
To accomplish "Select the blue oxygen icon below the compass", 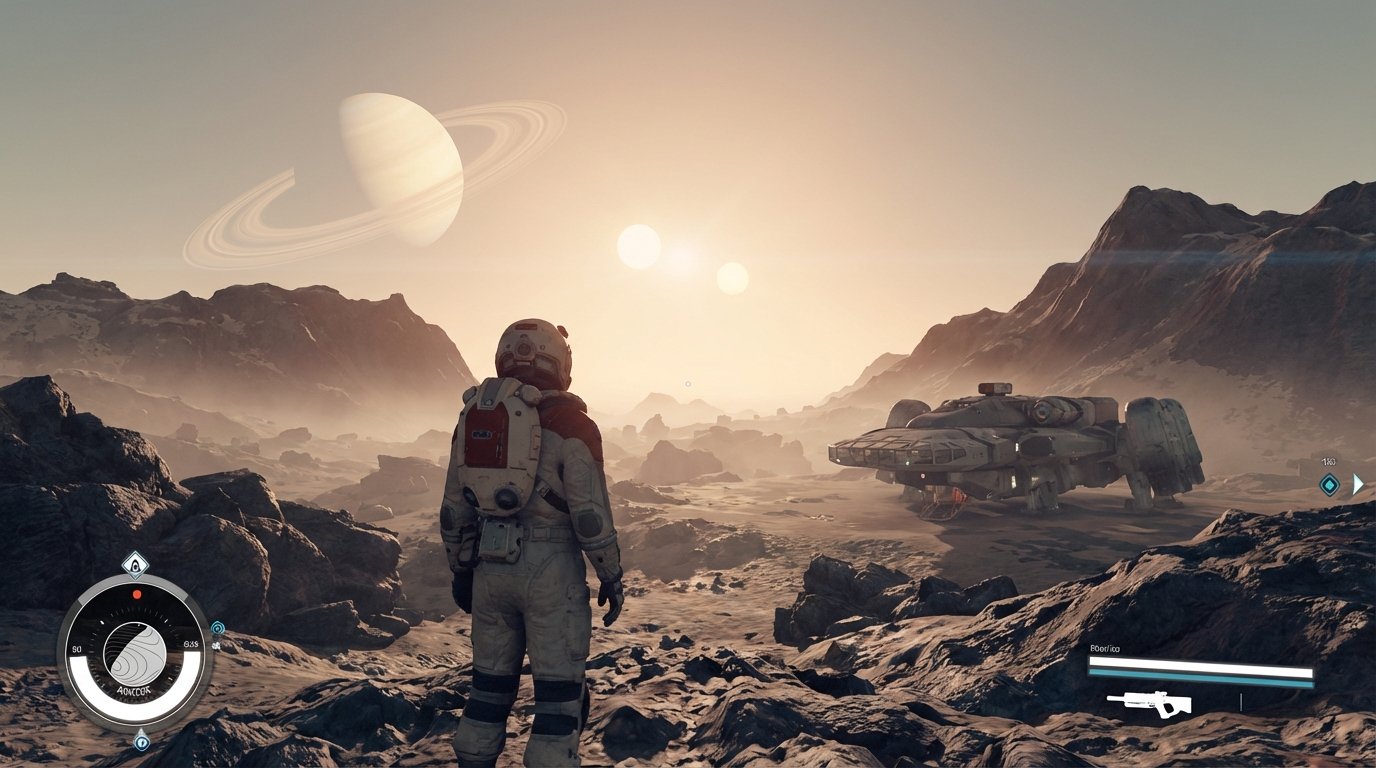I will (x=142, y=743).
